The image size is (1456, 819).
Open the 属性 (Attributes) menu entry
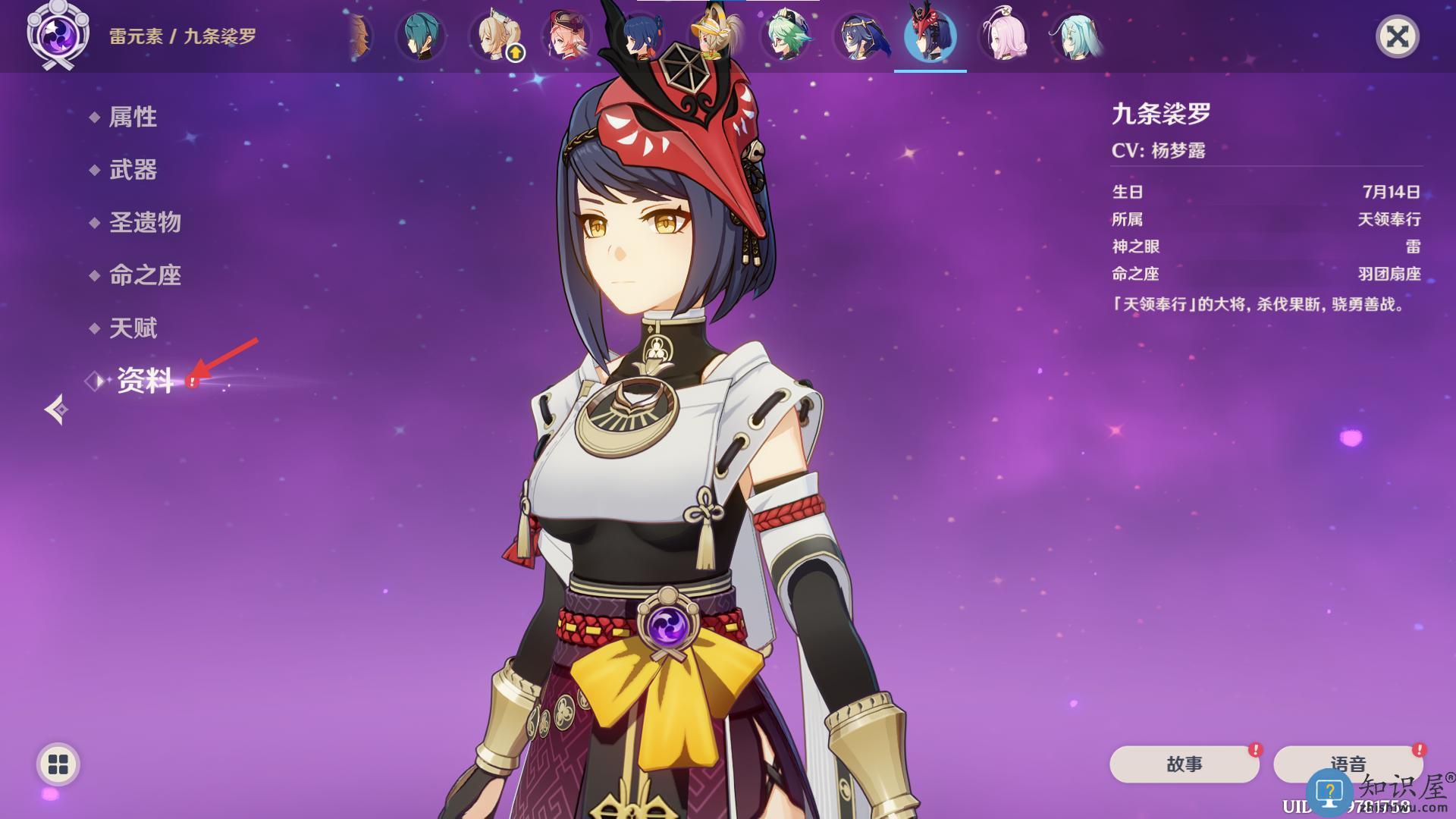tap(133, 117)
